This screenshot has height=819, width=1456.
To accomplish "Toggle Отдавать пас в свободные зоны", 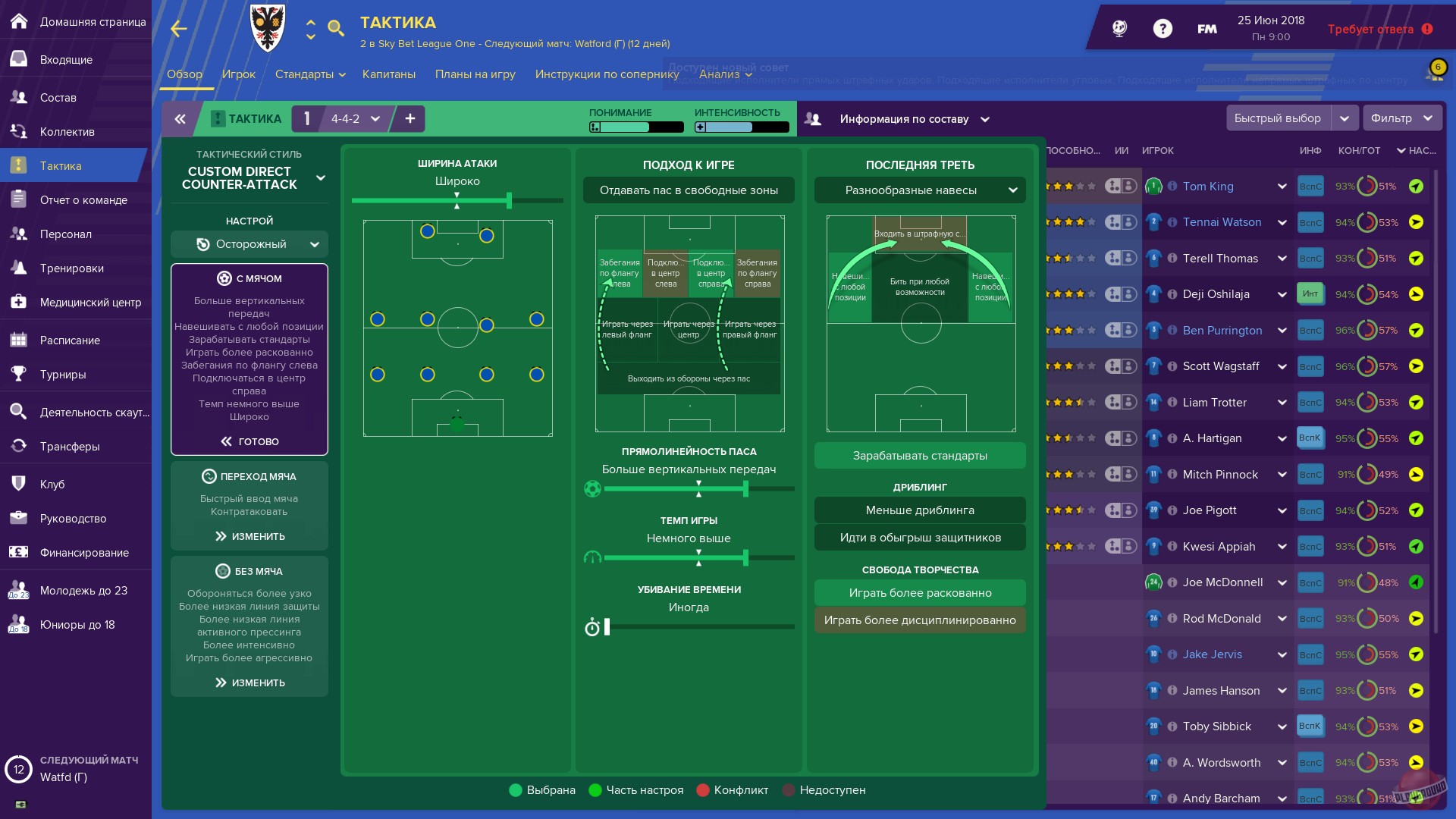I will point(689,190).
